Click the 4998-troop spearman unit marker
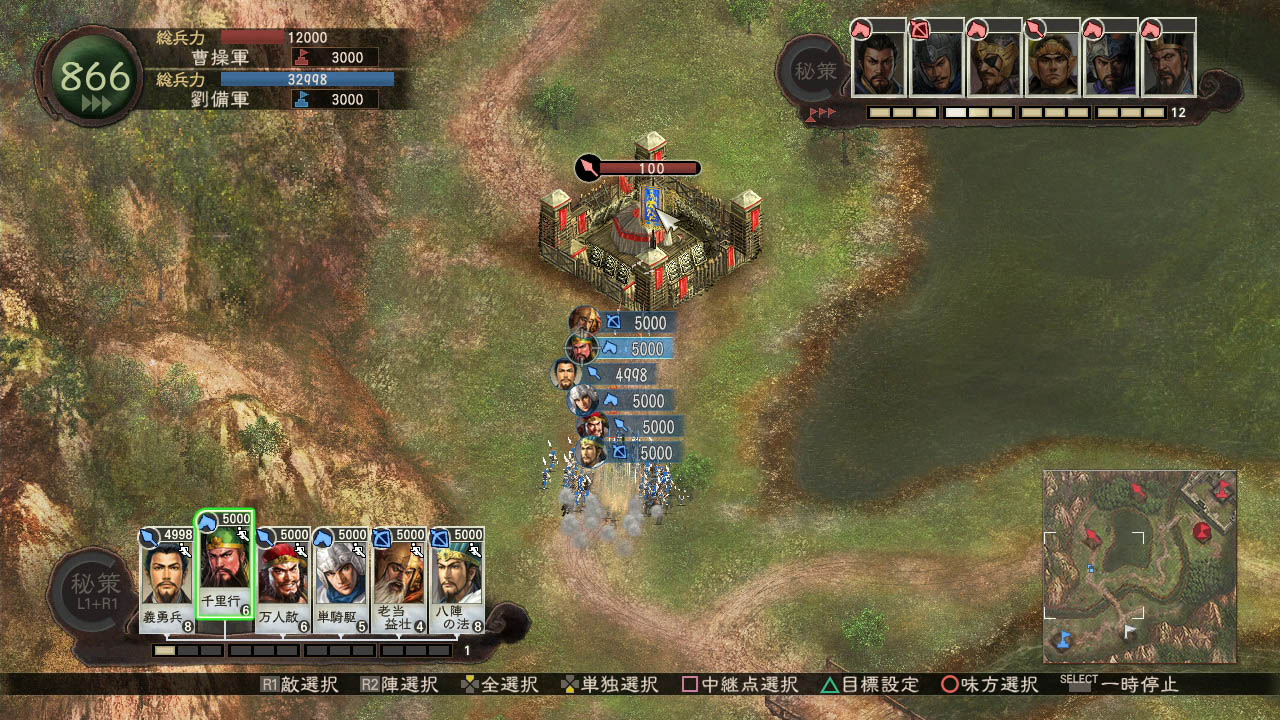Image resolution: width=1280 pixels, height=720 pixels. [x=568, y=374]
